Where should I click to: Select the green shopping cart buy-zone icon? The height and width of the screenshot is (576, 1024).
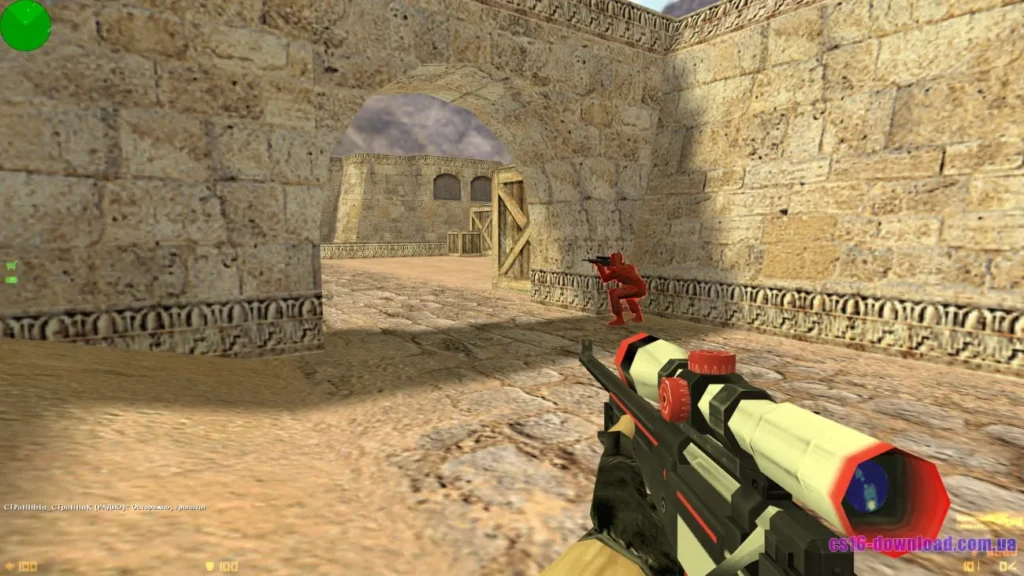pos(11,266)
